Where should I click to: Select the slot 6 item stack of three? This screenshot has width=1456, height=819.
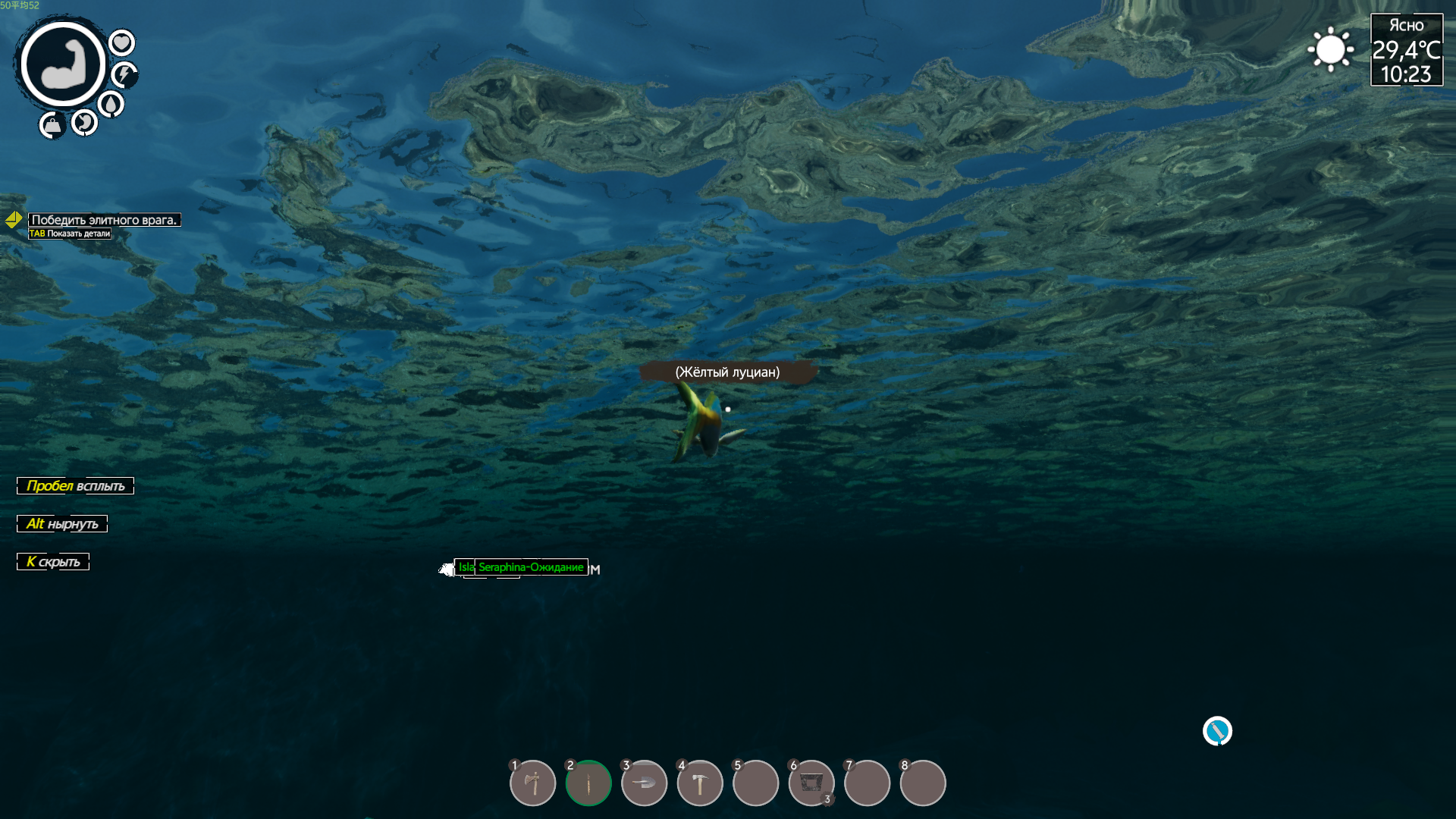click(811, 783)
